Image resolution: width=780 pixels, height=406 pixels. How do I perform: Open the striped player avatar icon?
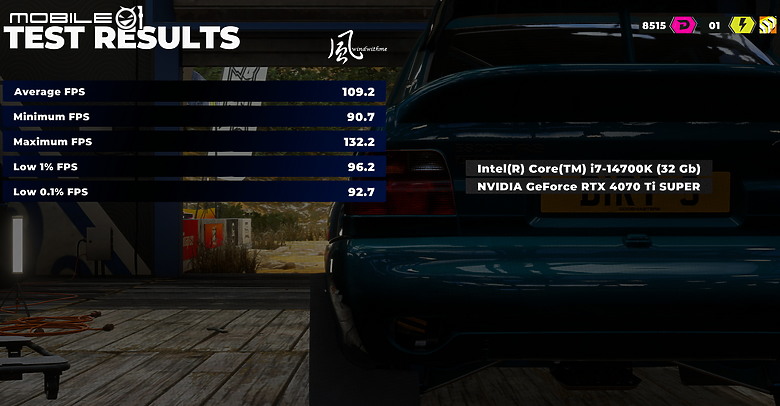tap(768, 25)
